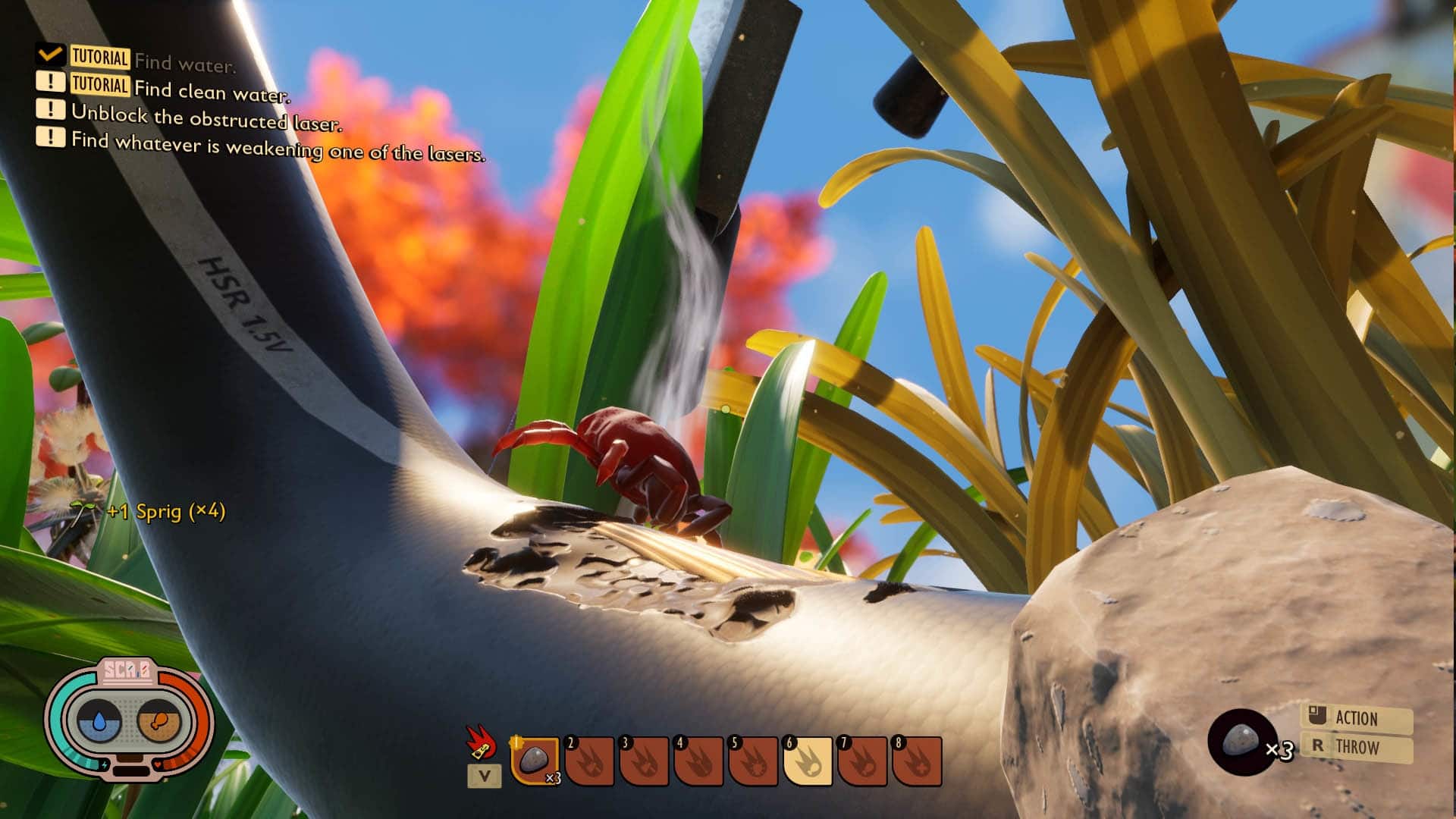Select the pebblet in hotbar slot 1
The height and width of the screenshot is (819, 1456).
(x=535, y=760)
